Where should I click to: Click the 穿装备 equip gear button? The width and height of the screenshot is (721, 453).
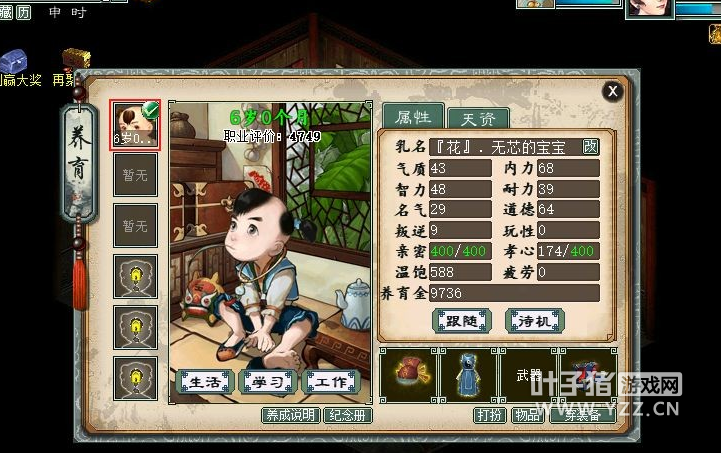click(x=582, y=414)
